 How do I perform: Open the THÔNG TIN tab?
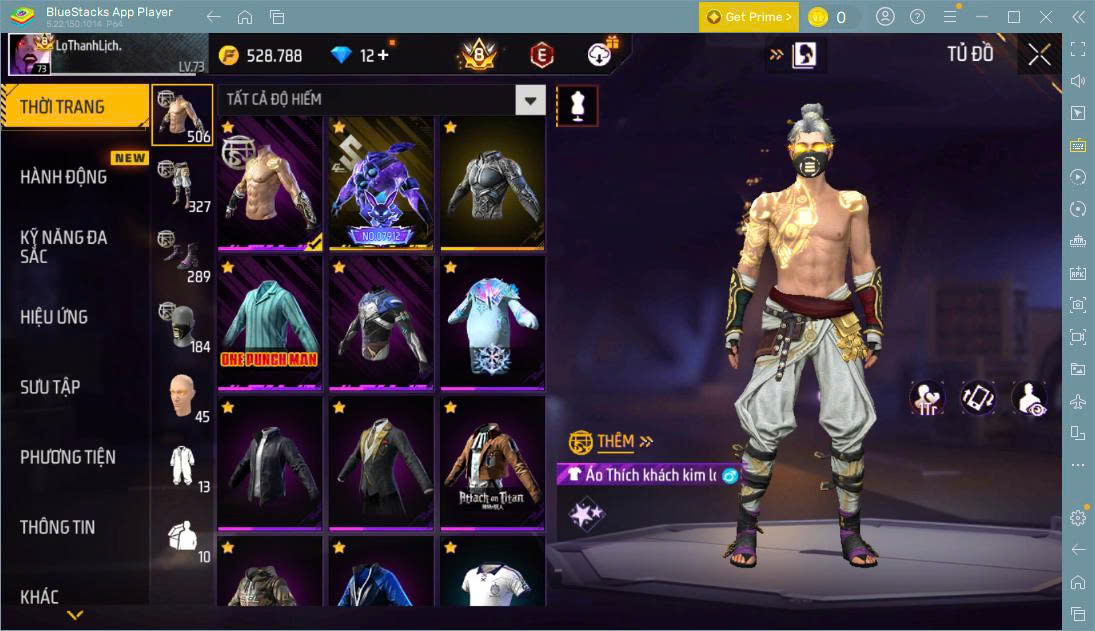(x=58, y=527)
